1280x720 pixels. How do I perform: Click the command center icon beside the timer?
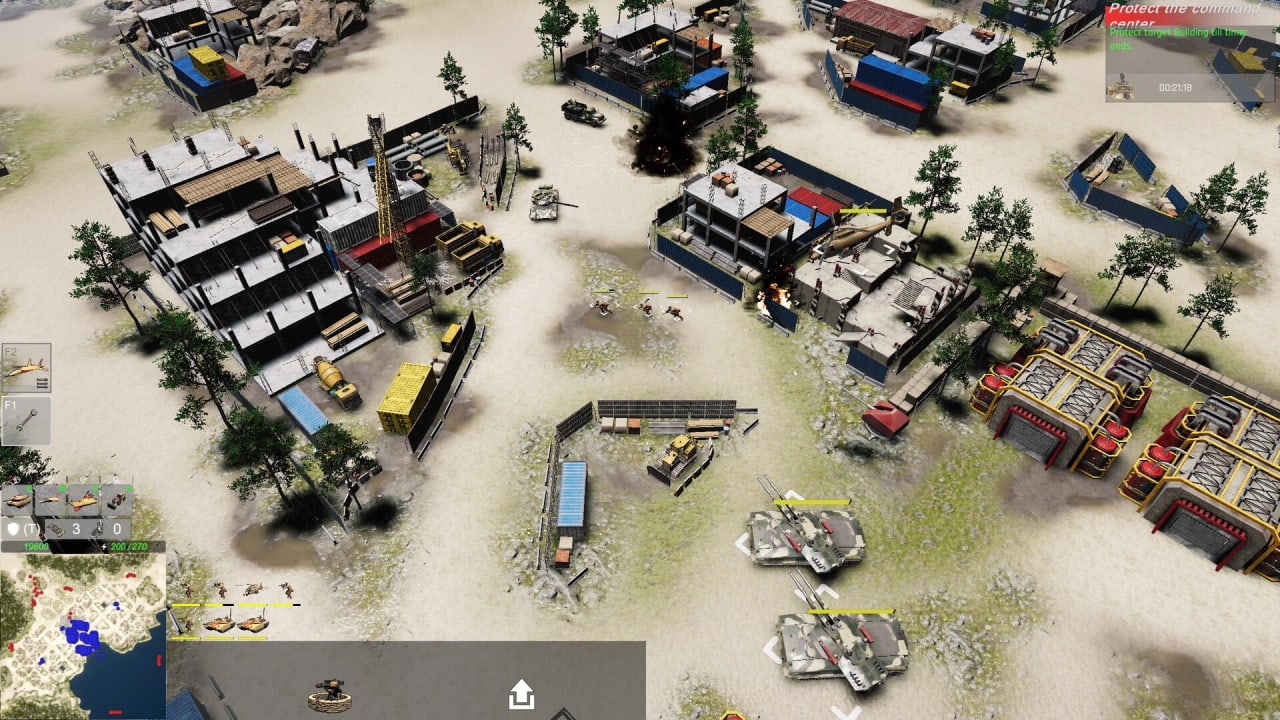[1120, 88]
